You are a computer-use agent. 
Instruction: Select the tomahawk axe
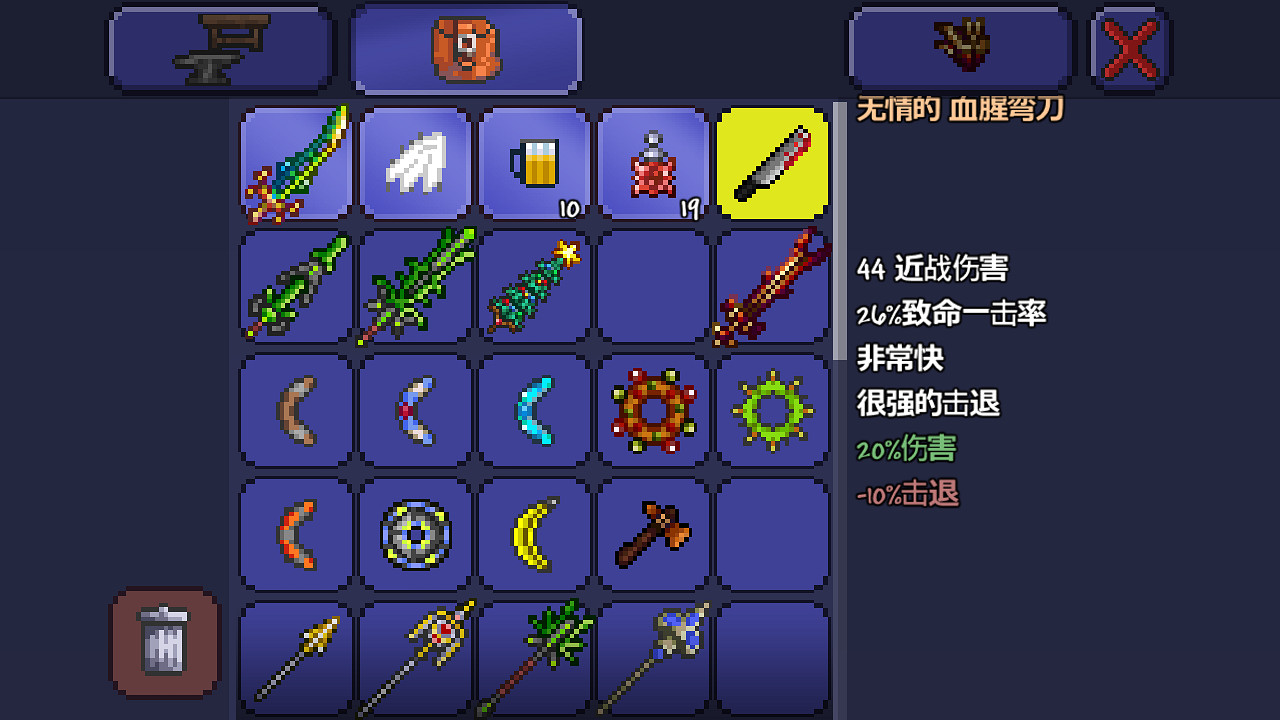pos(653,533)
